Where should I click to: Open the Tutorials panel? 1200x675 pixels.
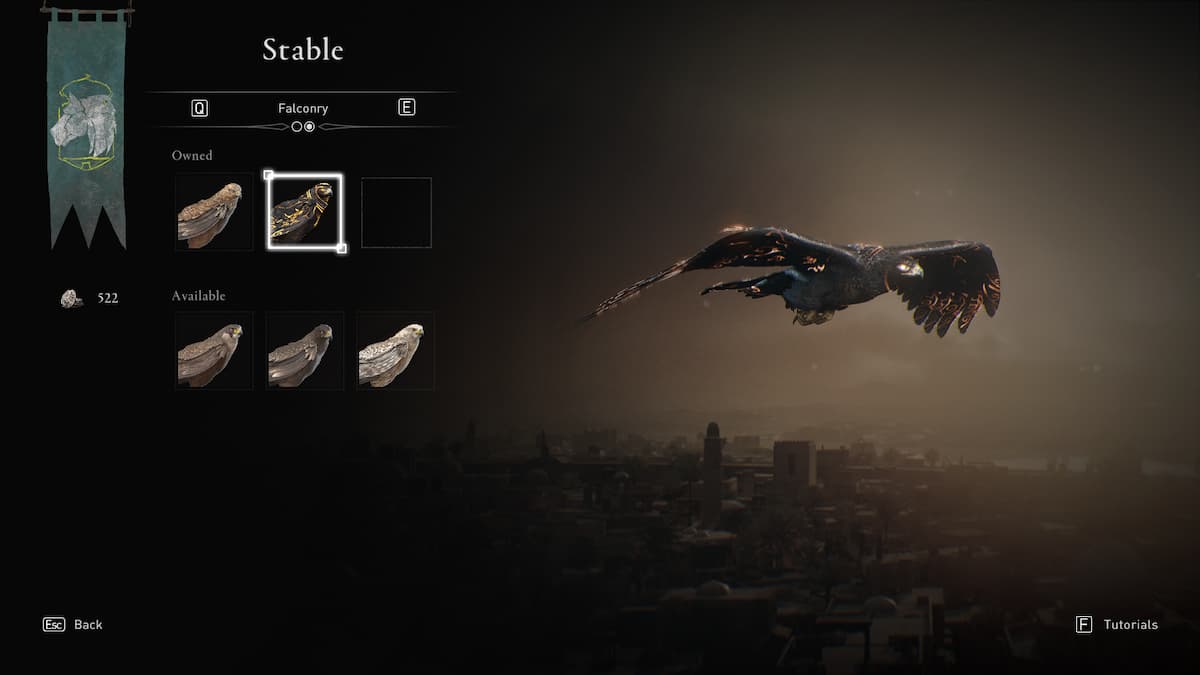pos(1117,624)
